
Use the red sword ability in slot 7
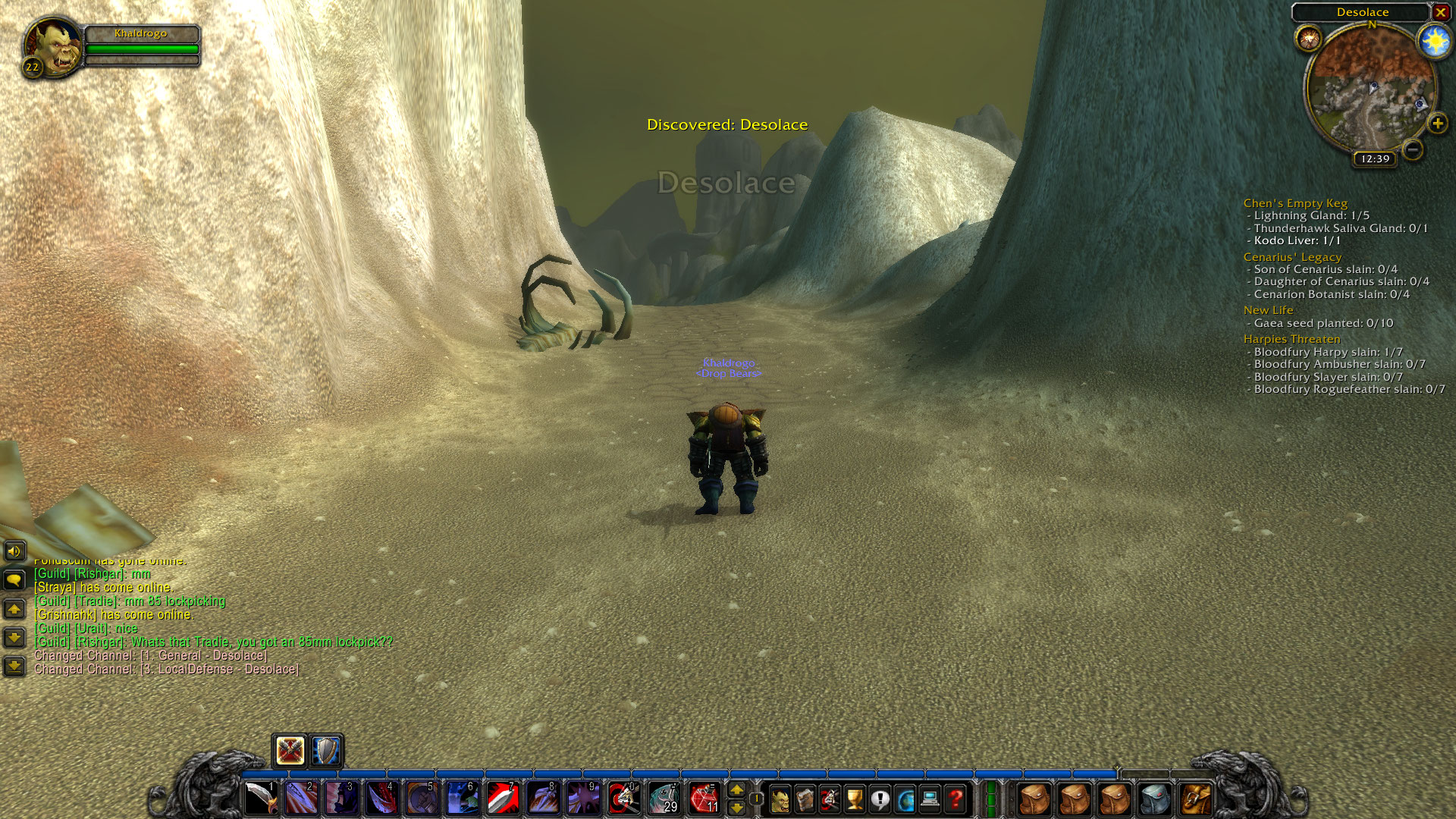pyautogui.click(x=502, y=799)
